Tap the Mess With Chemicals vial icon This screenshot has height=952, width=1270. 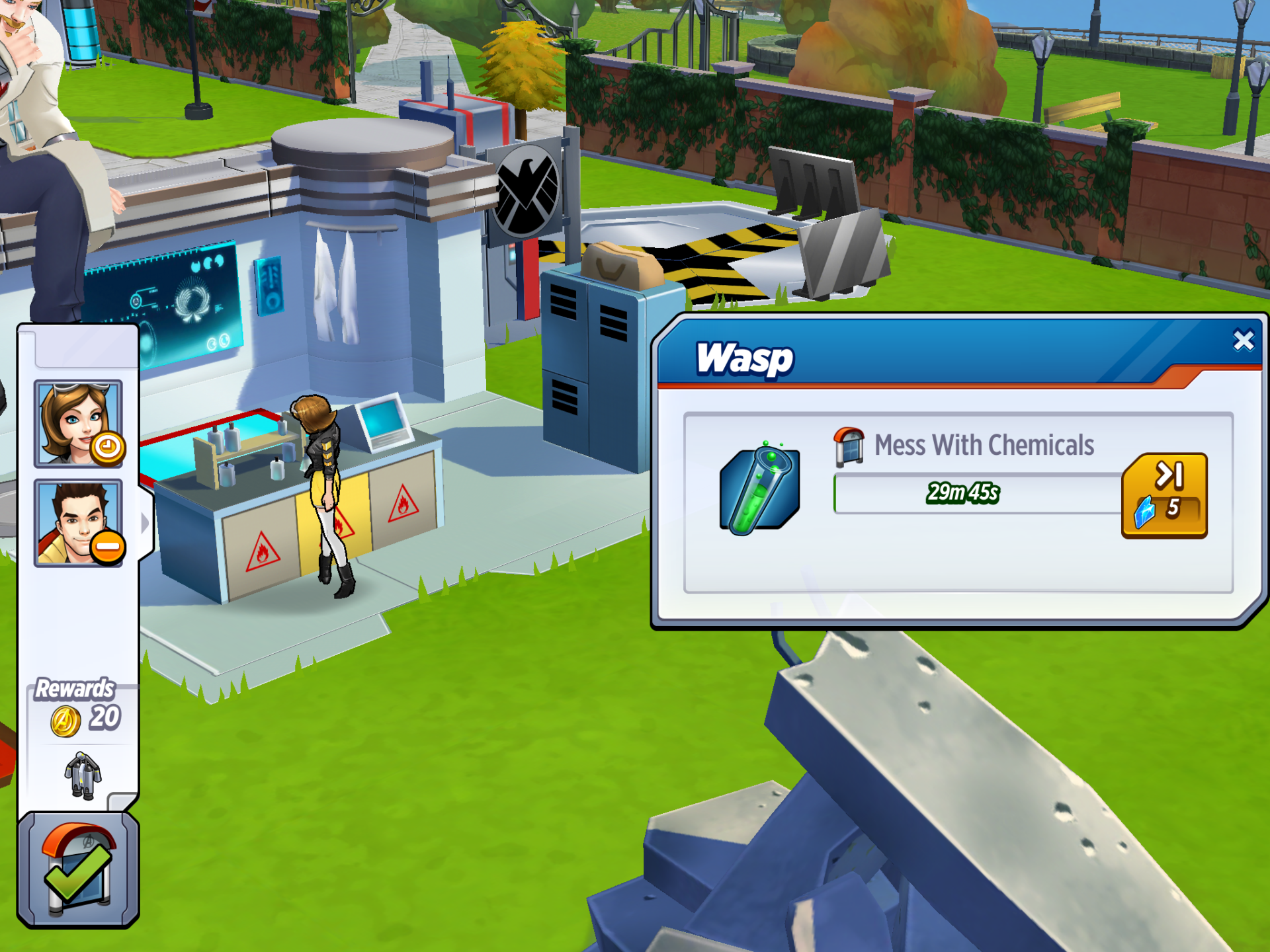coord(759,490)
